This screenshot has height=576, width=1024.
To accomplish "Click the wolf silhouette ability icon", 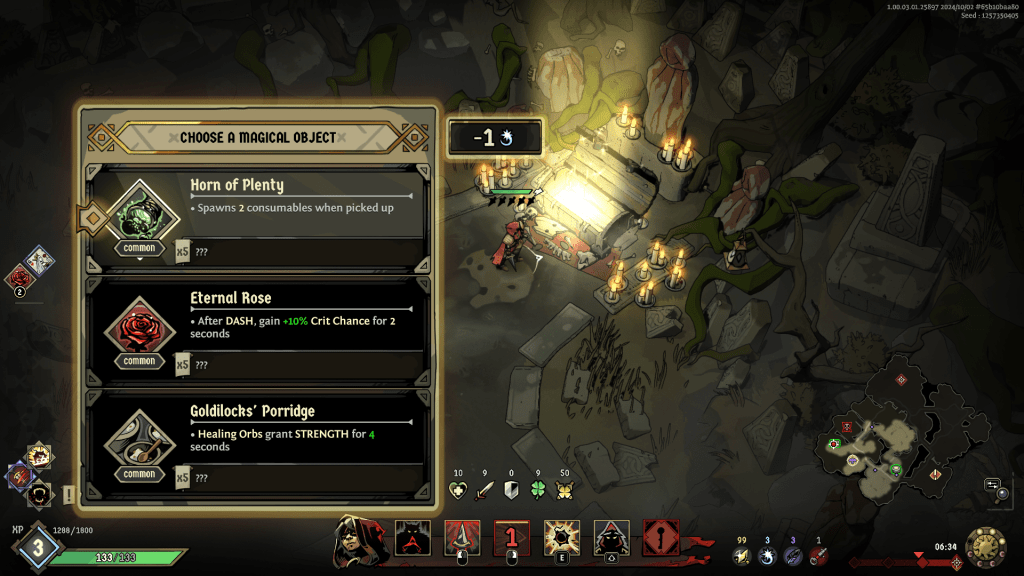I will tap(412, 539).
